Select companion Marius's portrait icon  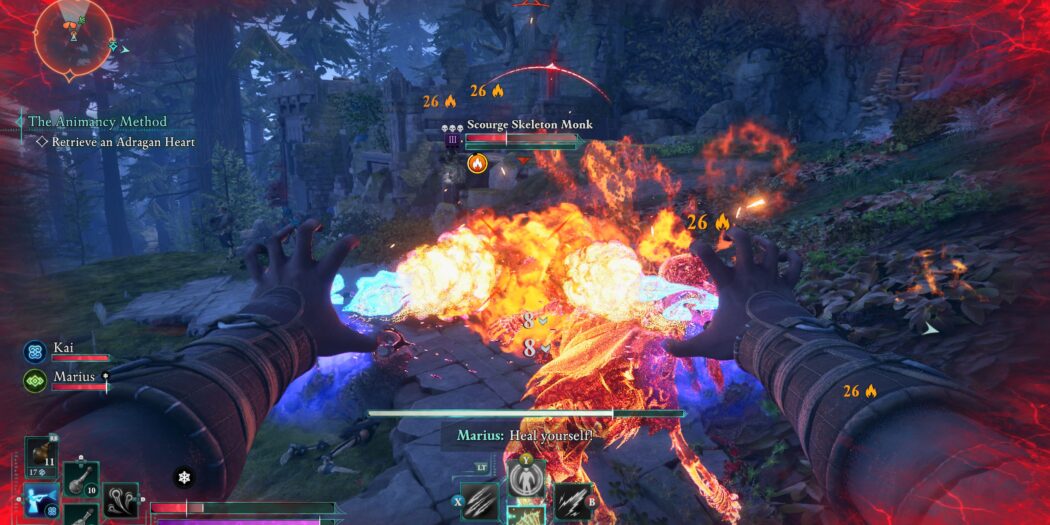pos(35,380)
